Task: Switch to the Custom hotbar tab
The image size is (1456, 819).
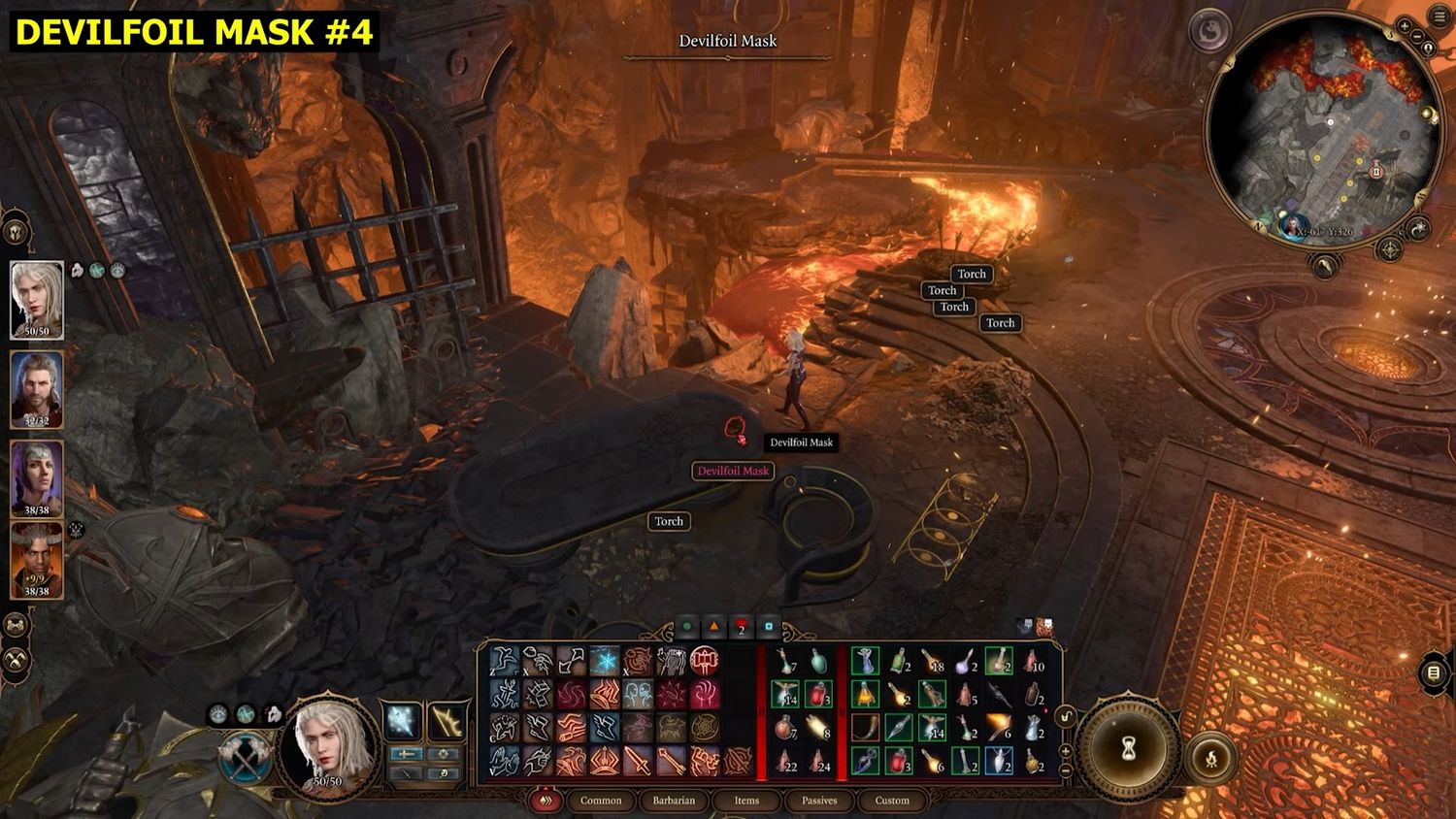Action: [x=892, y=801]
